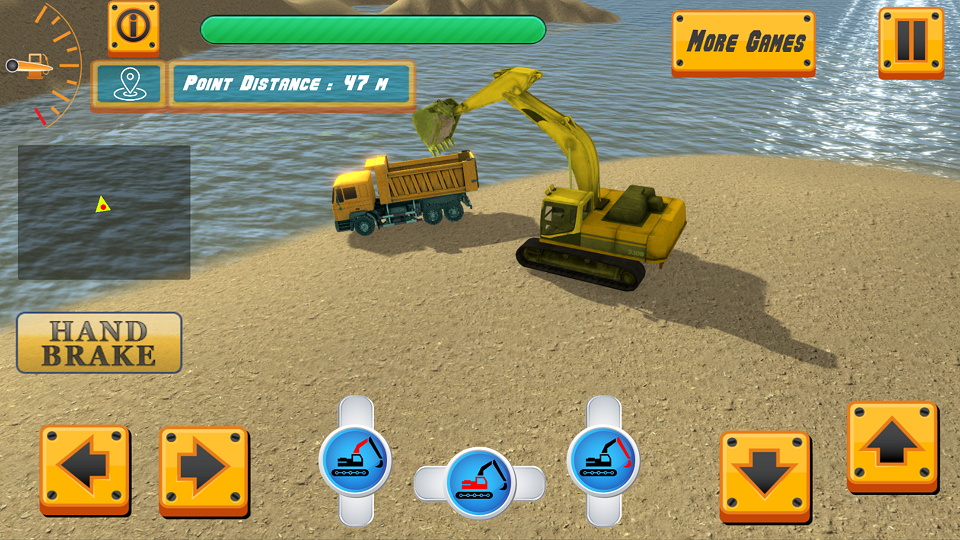Engage the Hand Brake
Image resolution: width=960 pixels, height=540 pixels.
coord(99,343)
